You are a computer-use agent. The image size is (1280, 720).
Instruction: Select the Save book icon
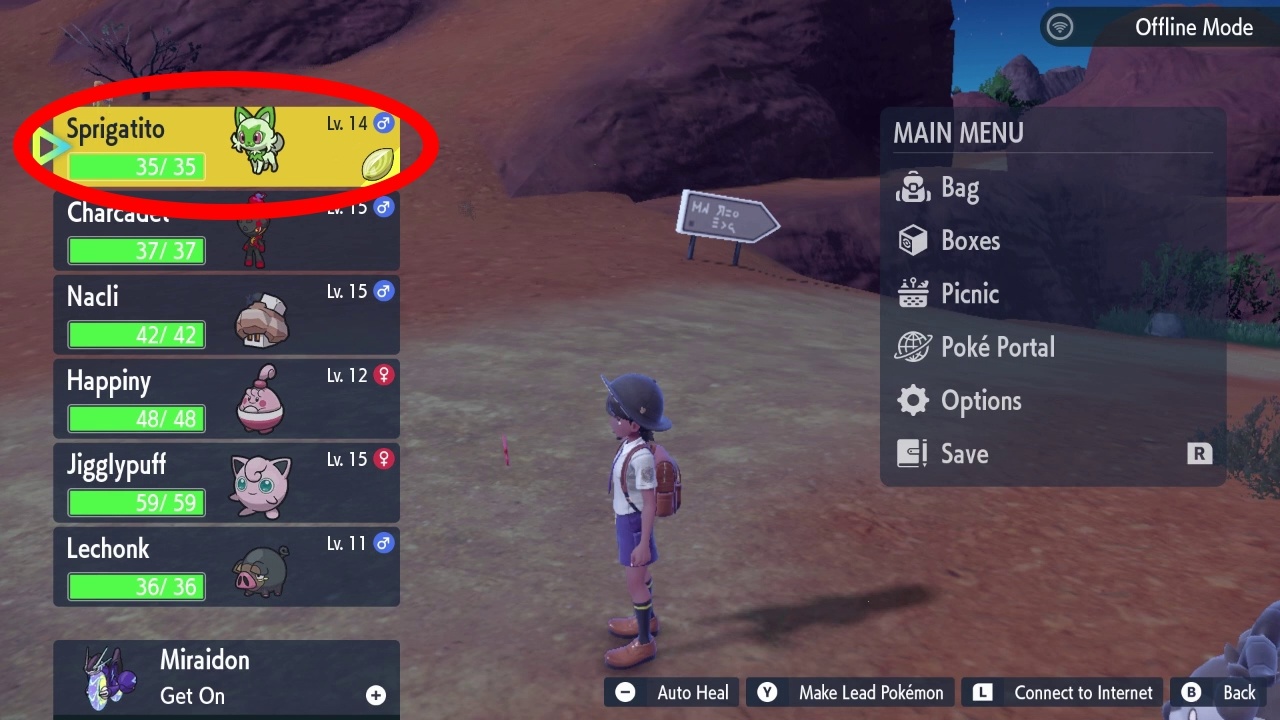tap(912, 453)
